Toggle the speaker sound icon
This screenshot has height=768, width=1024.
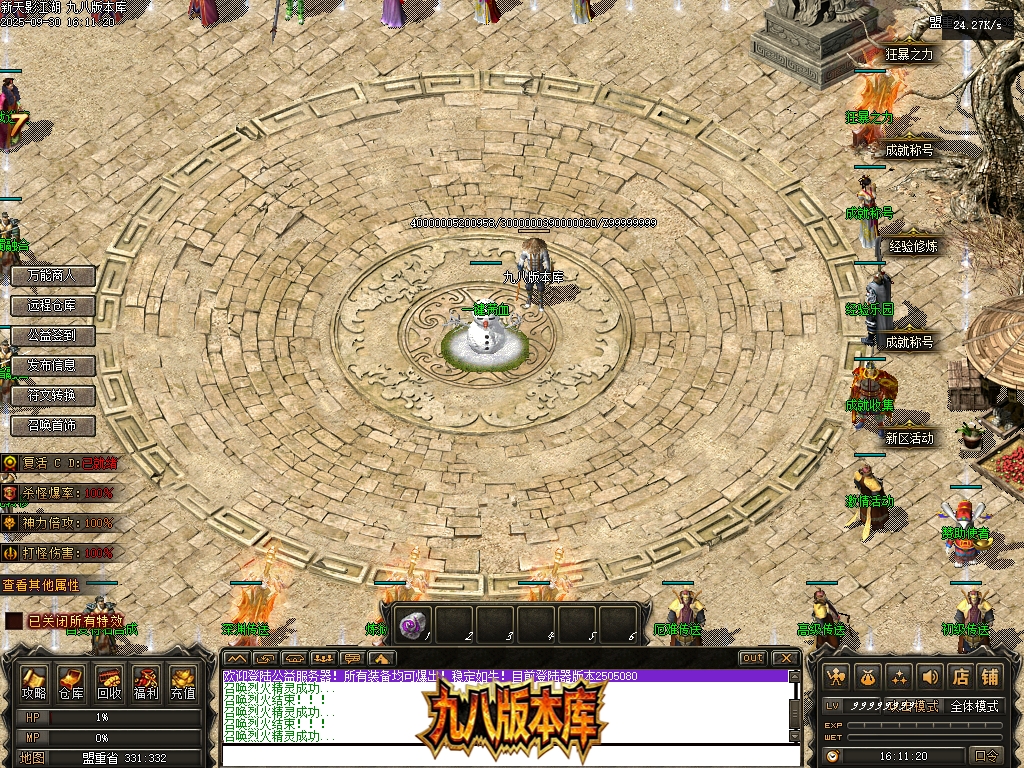coord(930,677)
